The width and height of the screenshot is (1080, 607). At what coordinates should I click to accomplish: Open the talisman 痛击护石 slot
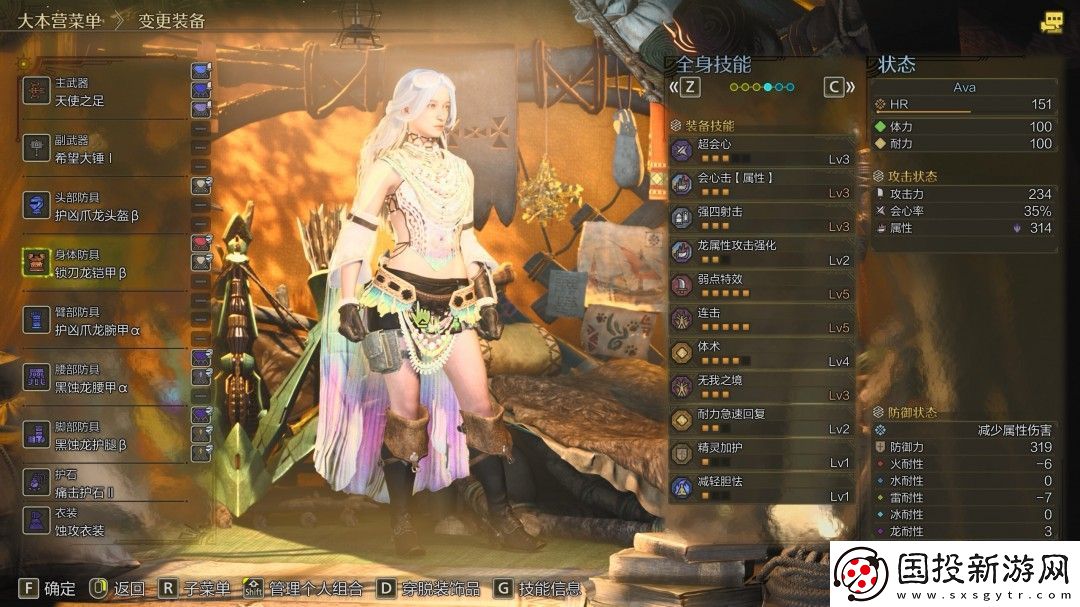coord(90,483)
